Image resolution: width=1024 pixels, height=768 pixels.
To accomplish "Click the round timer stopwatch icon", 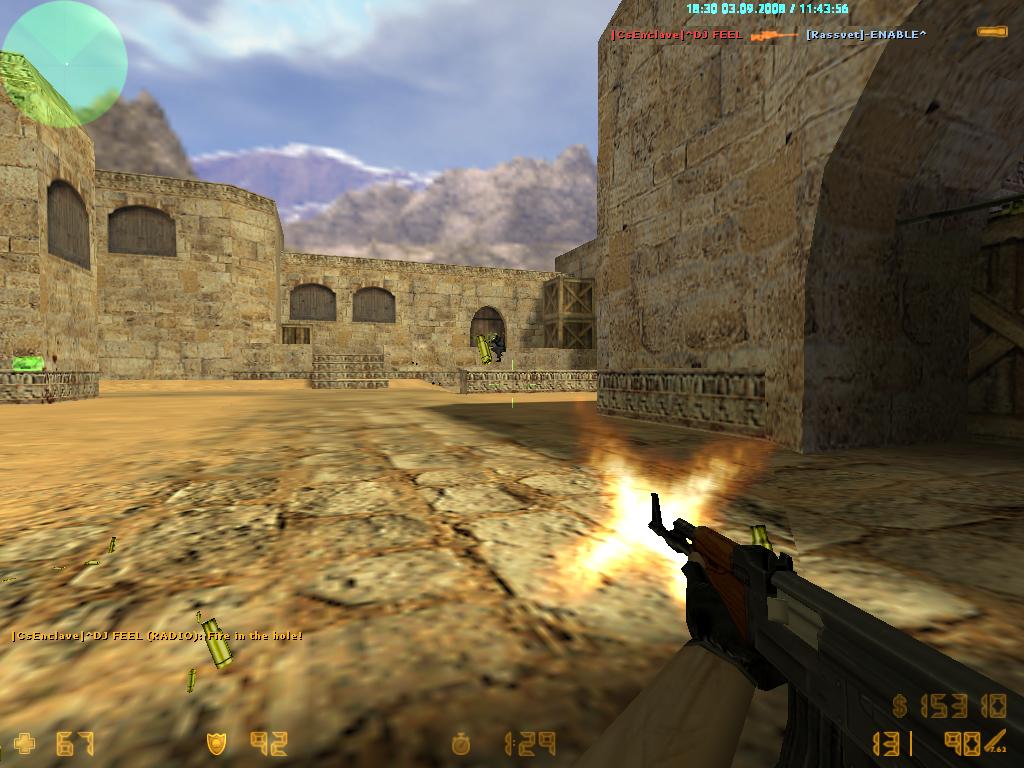I will pos(462,744).
